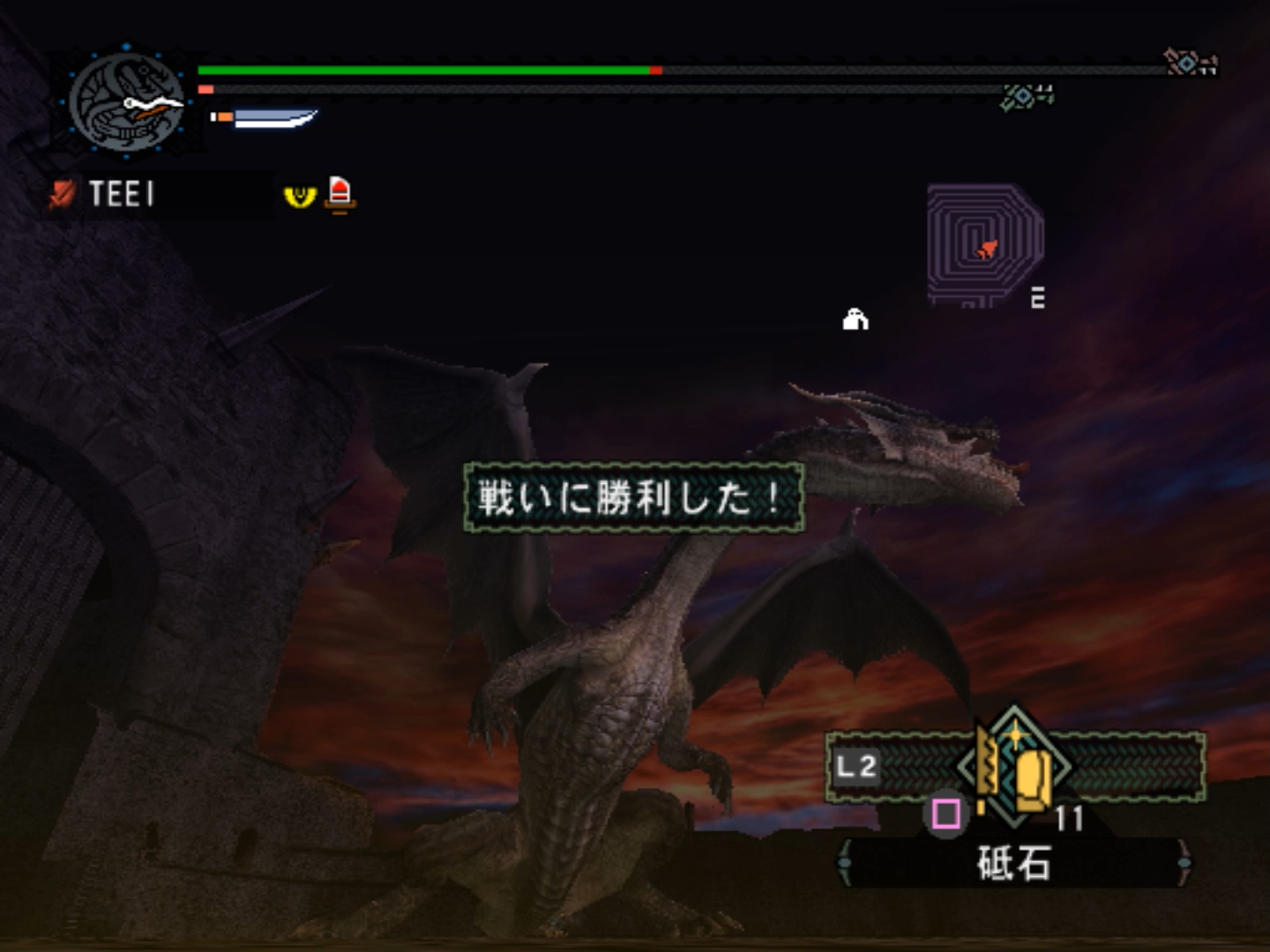Select the whetstone item name label
Viewport: 1270px width, 952px height.
point(1014,864)
